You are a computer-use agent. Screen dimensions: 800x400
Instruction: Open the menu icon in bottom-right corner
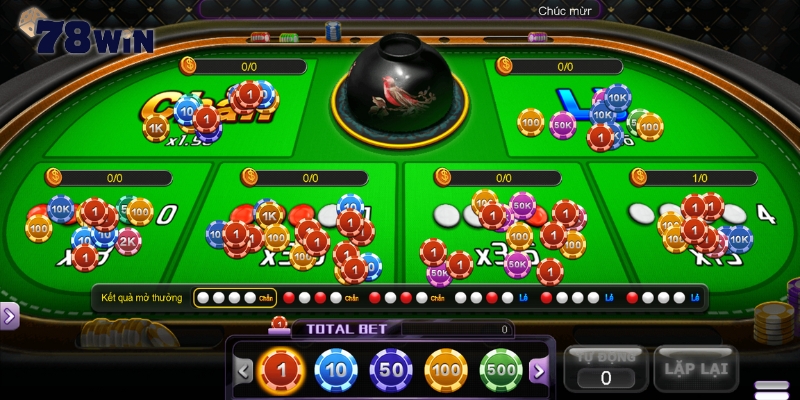click(x=771, y=388)
